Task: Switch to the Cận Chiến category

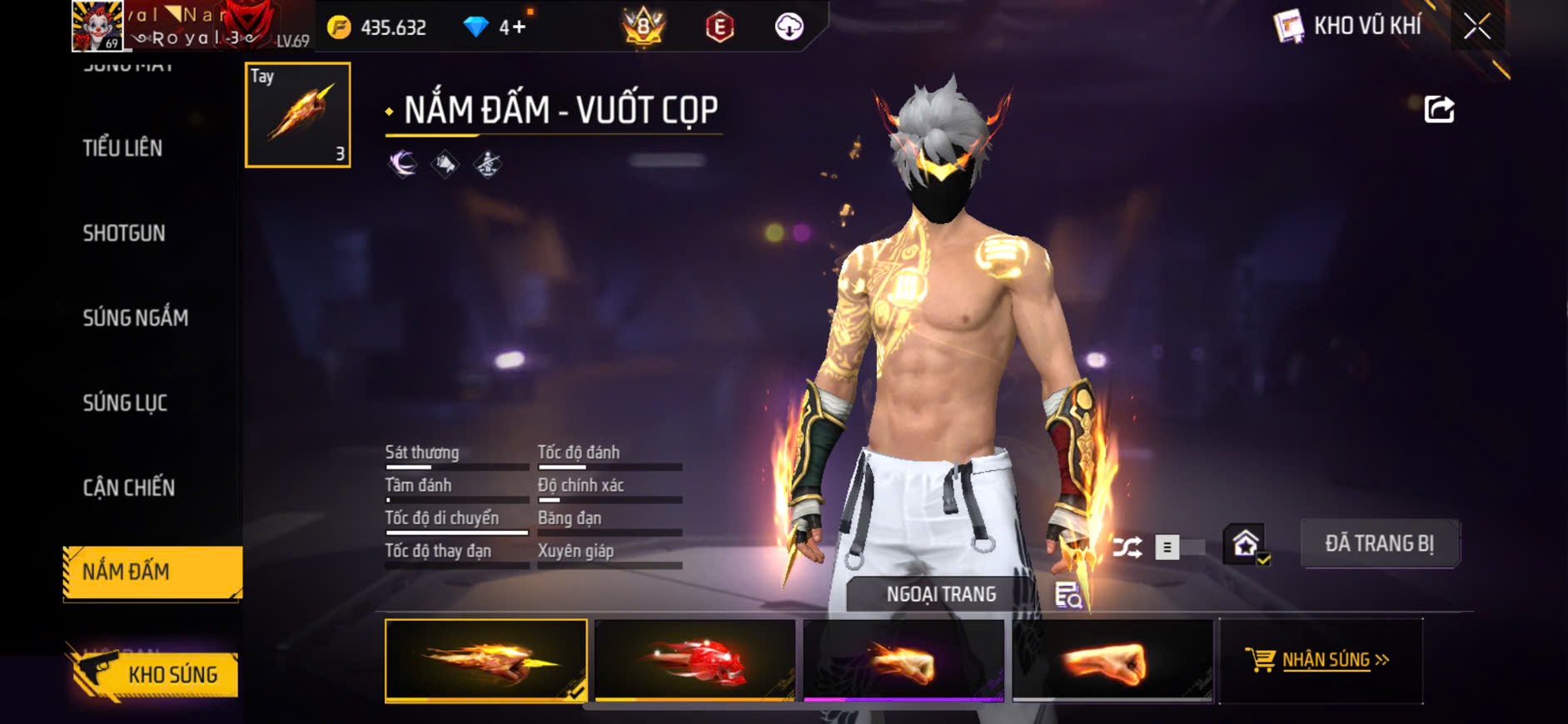Action: (129, 488)
